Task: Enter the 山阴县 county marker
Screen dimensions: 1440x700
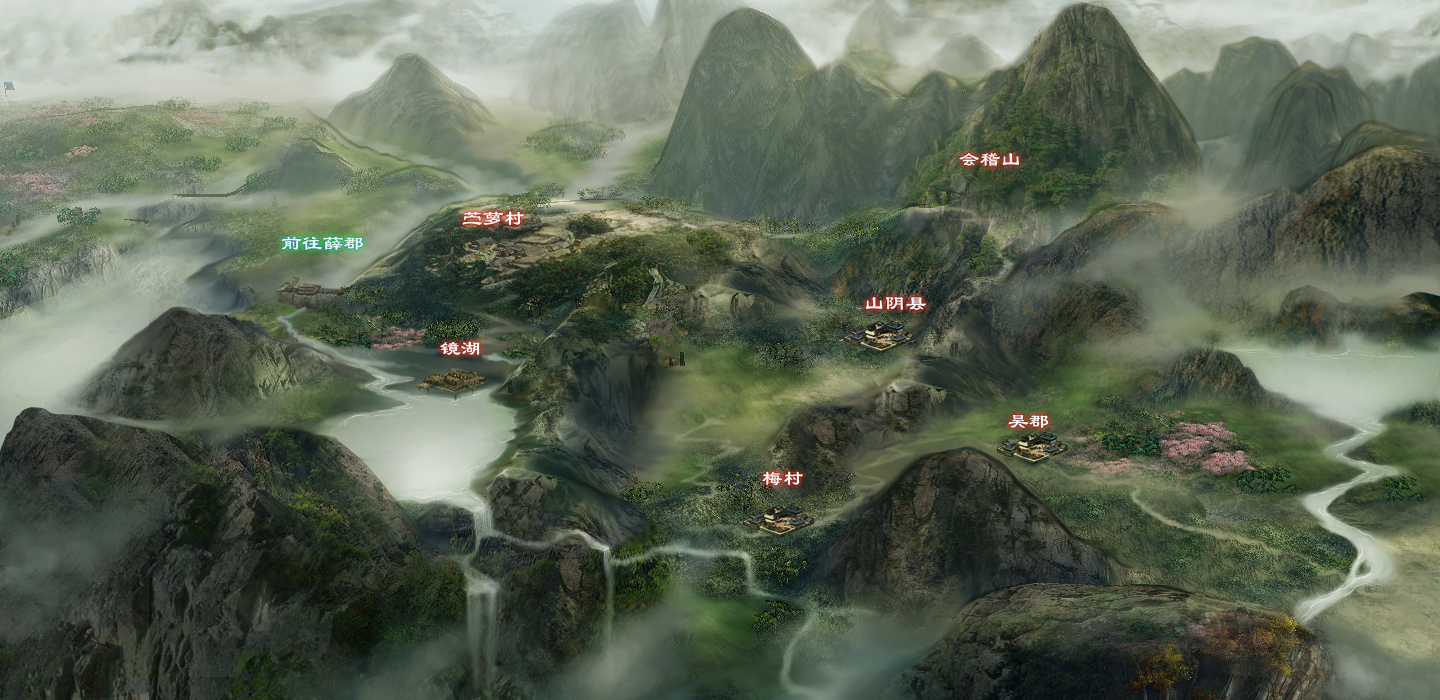Action: pos(894,304)
